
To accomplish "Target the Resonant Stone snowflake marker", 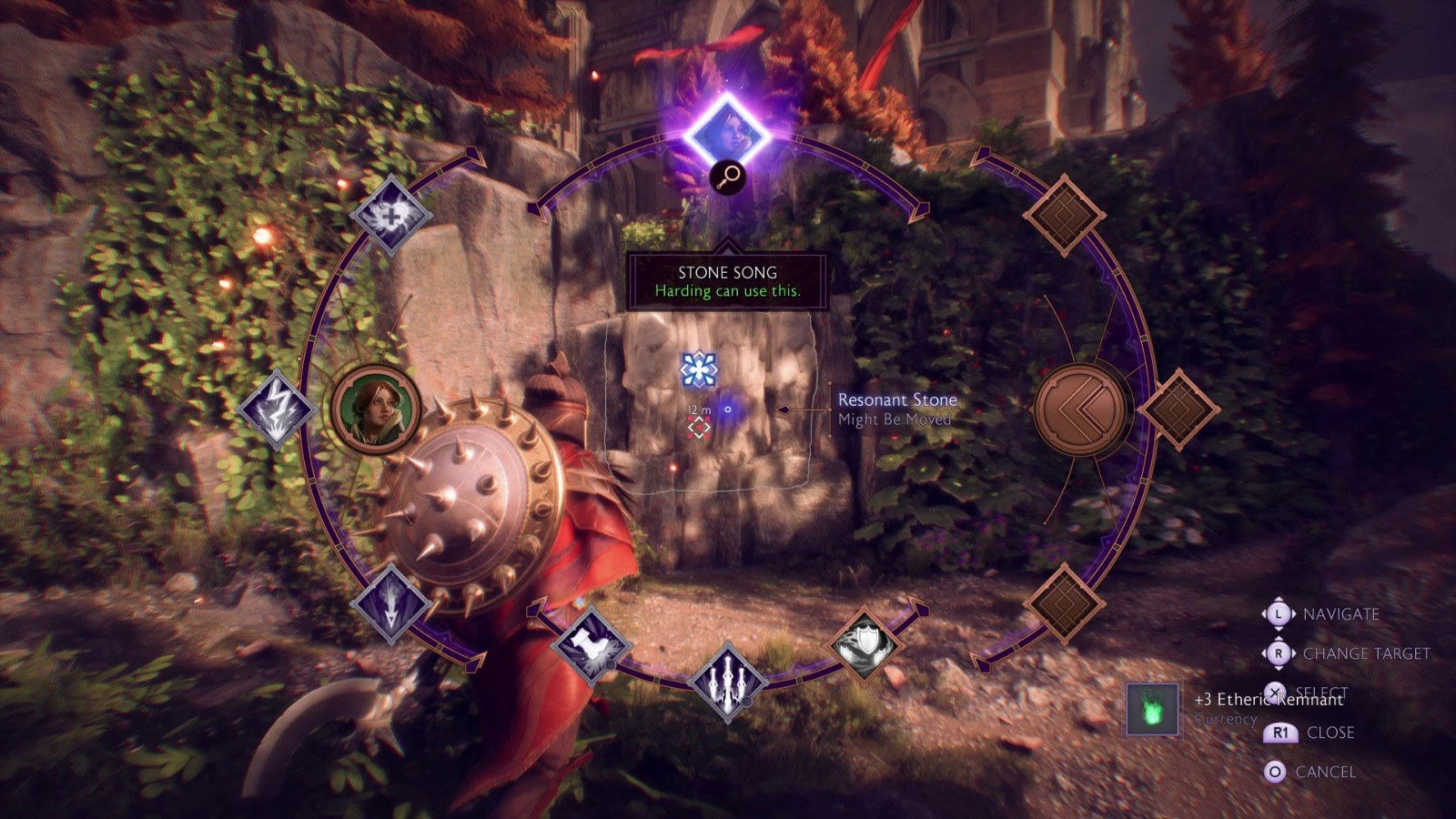I will click(x=699, y=370).
